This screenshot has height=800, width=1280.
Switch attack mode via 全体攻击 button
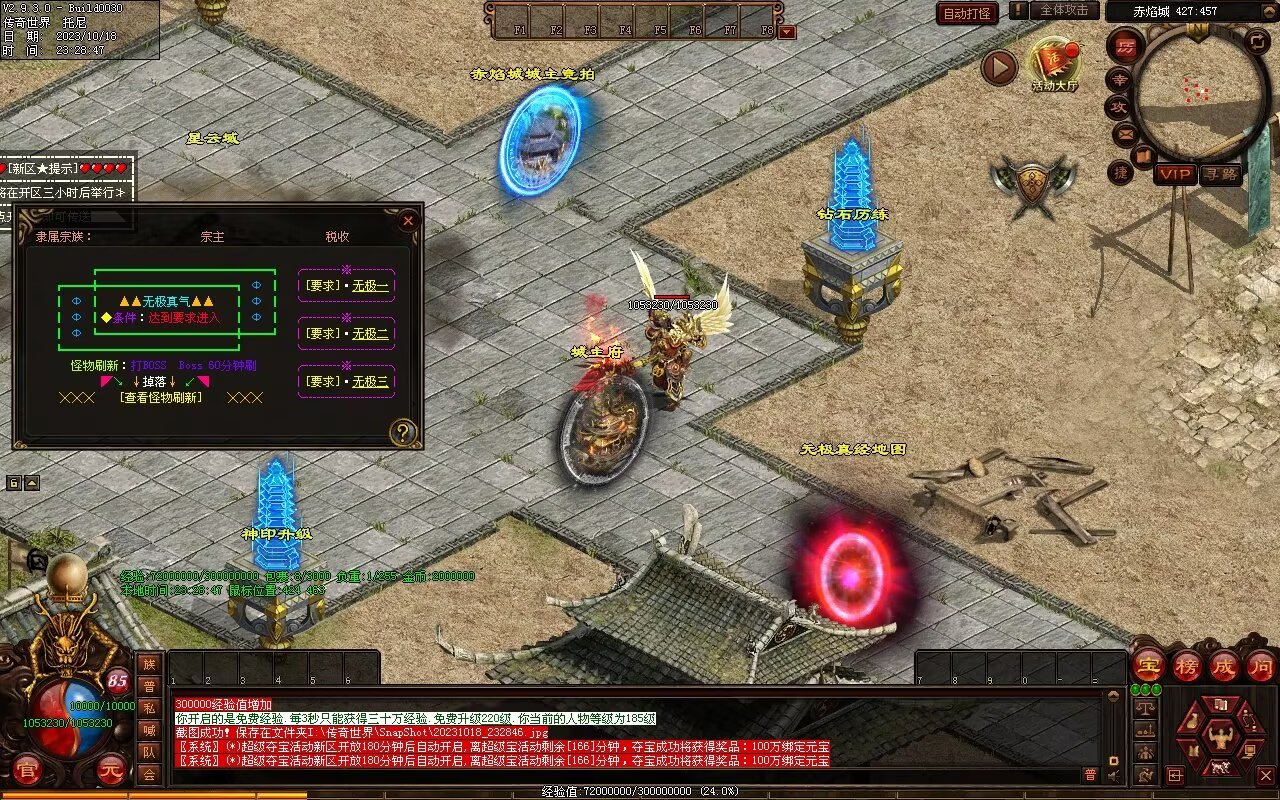(1063, 10)
